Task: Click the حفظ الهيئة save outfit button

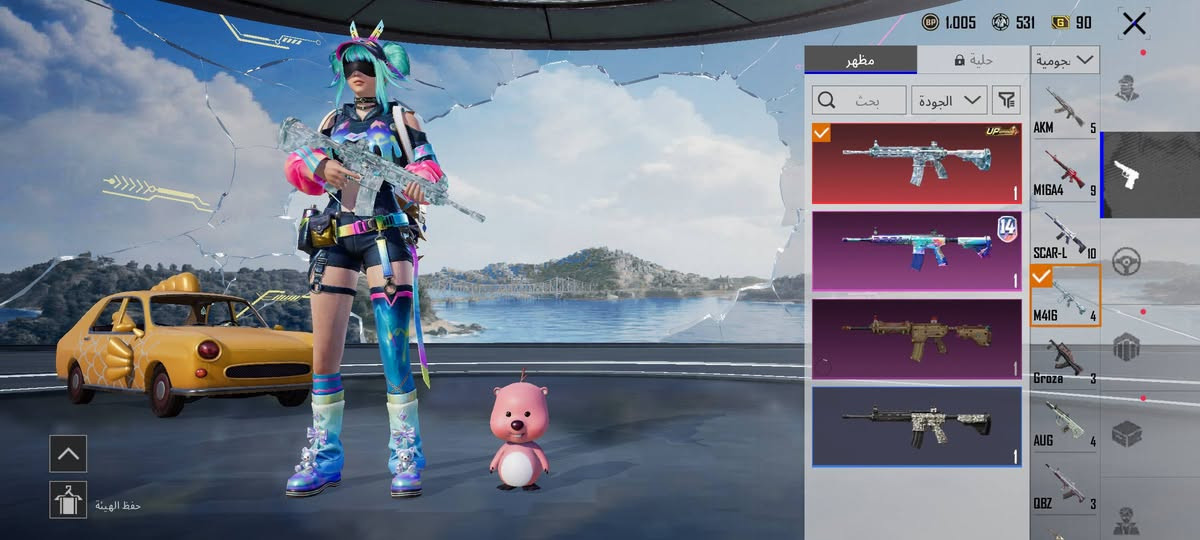Action: [68, 499]
